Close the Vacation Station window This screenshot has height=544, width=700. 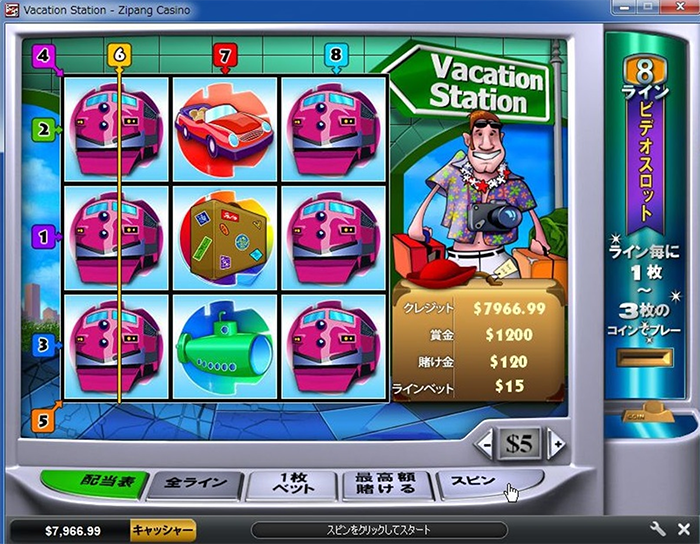[680, 9]
